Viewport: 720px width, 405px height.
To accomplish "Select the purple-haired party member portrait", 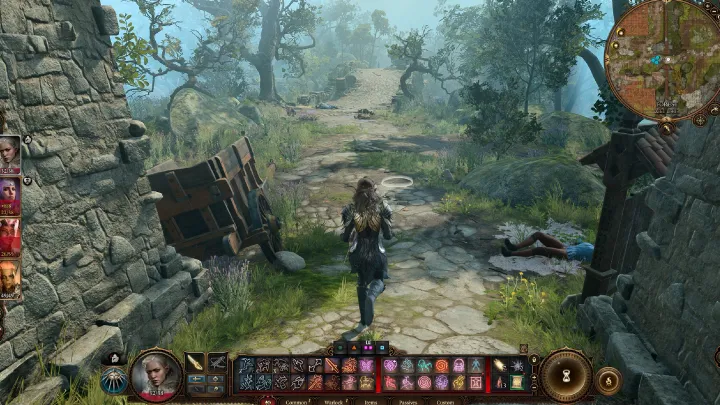I will coord(9,195).
